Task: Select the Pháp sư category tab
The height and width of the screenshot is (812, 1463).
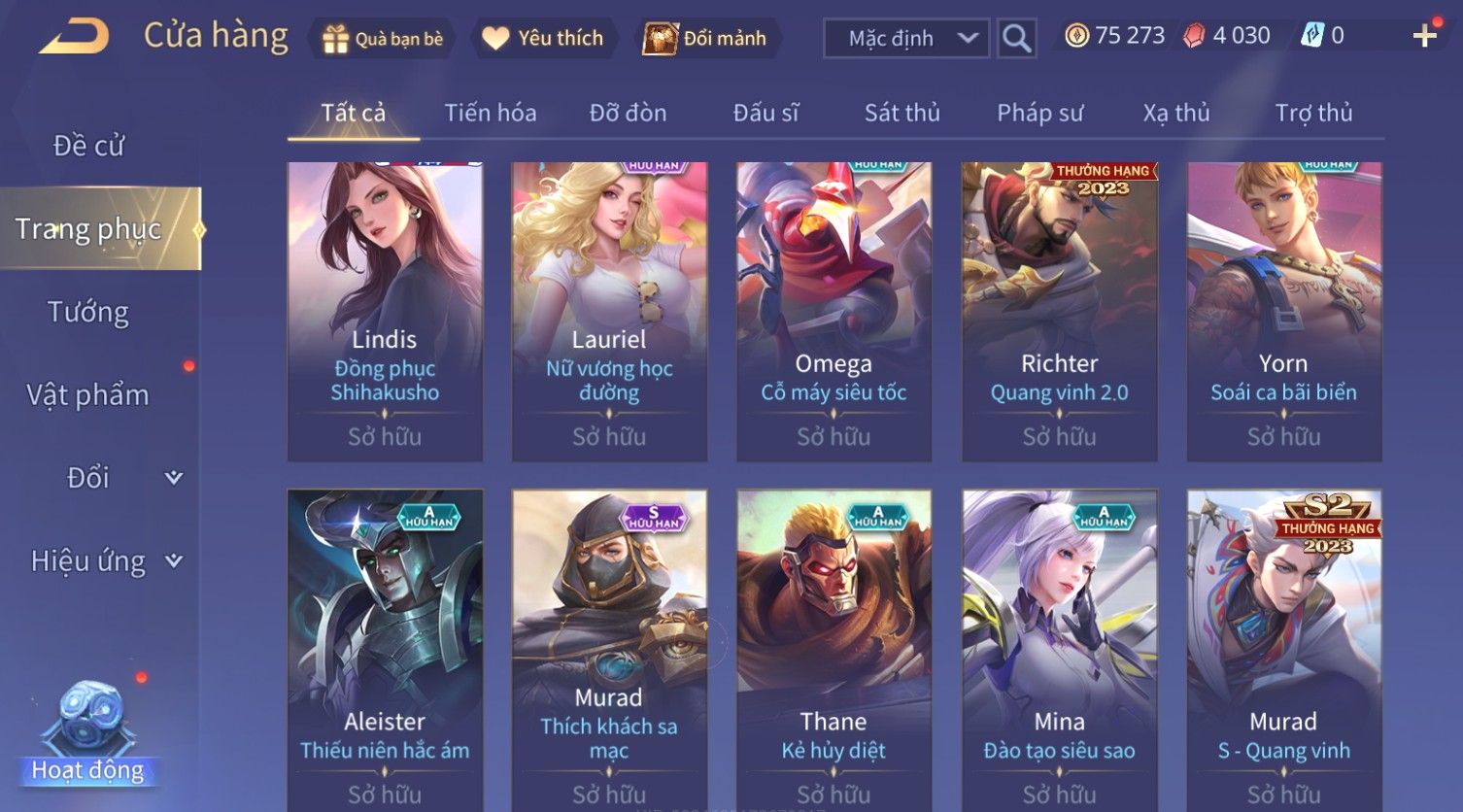Action: (1039, 114)
